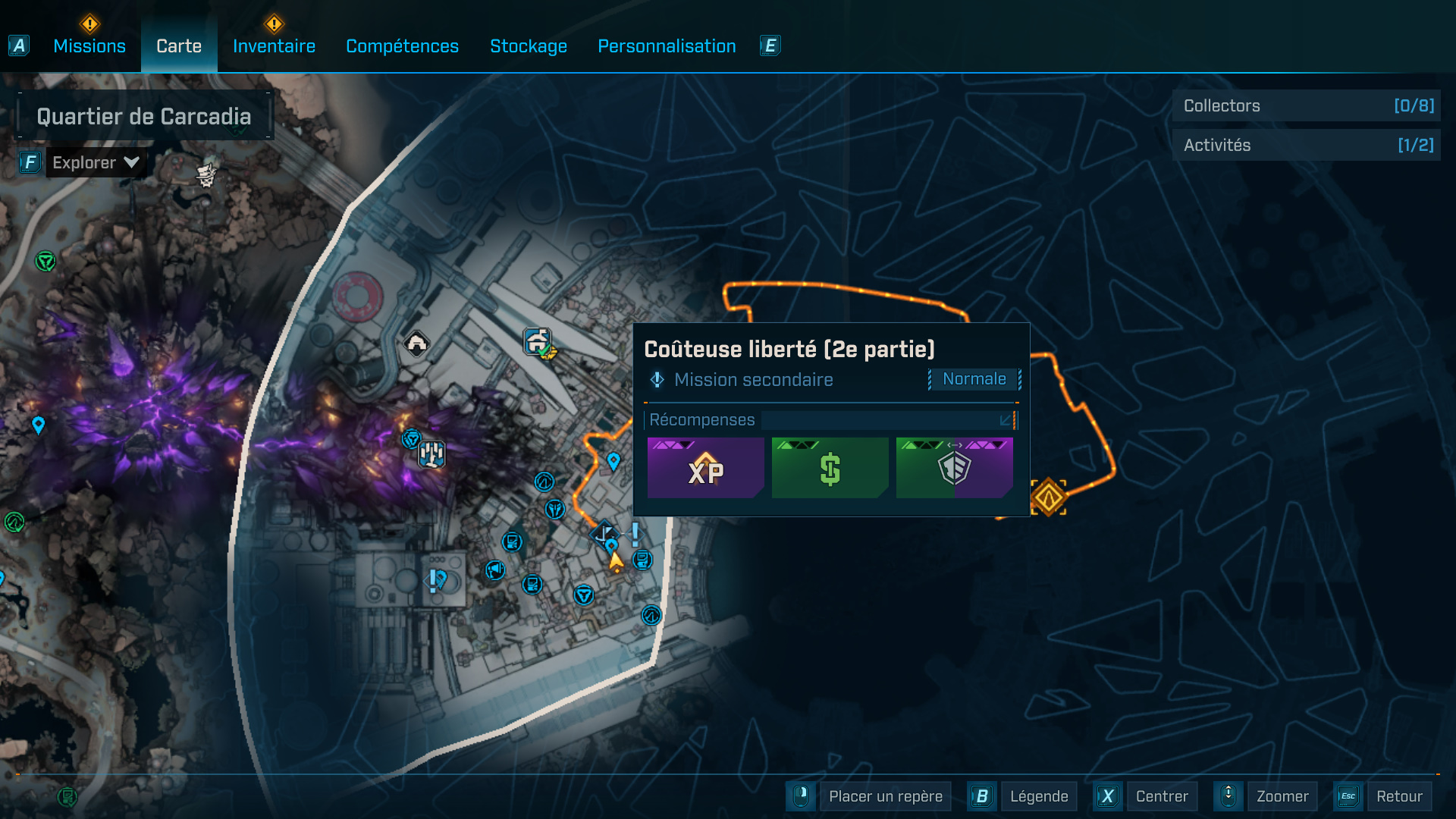Viewport: 1456px width, 819px height.
Task: Click Centrer to recenter the map
Action: tap(1162, 796)
